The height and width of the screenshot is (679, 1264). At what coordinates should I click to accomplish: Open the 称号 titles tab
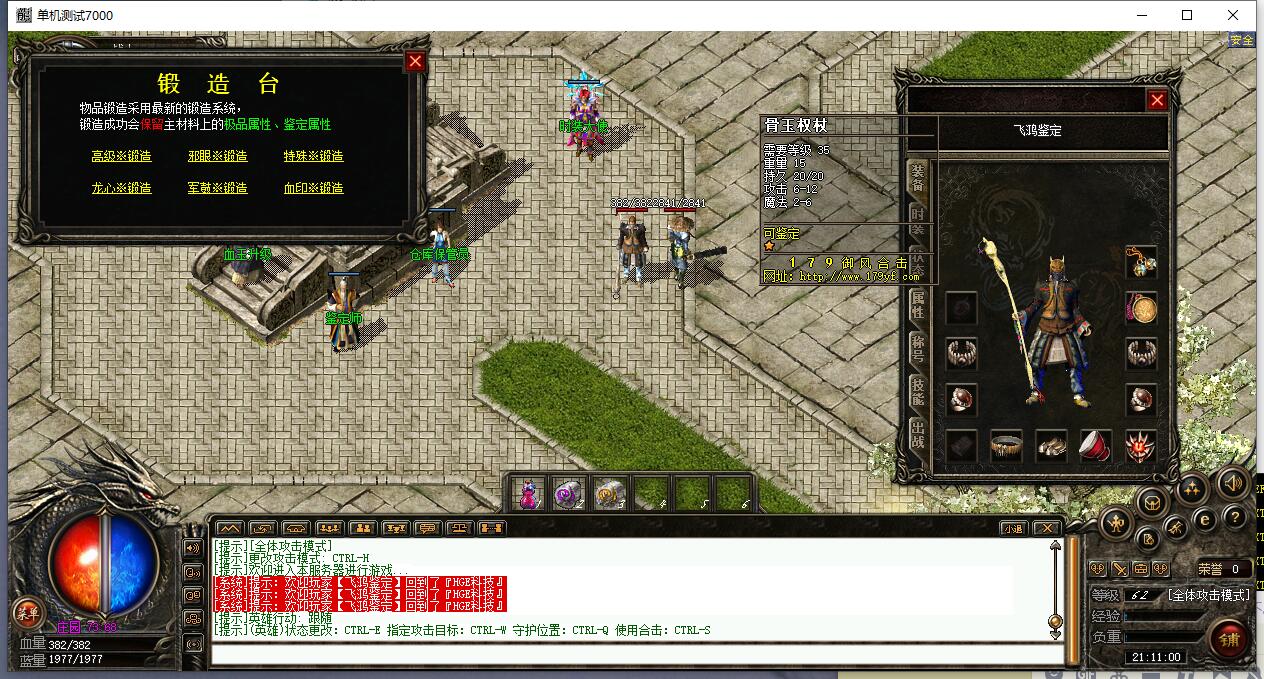click(918, 348)
